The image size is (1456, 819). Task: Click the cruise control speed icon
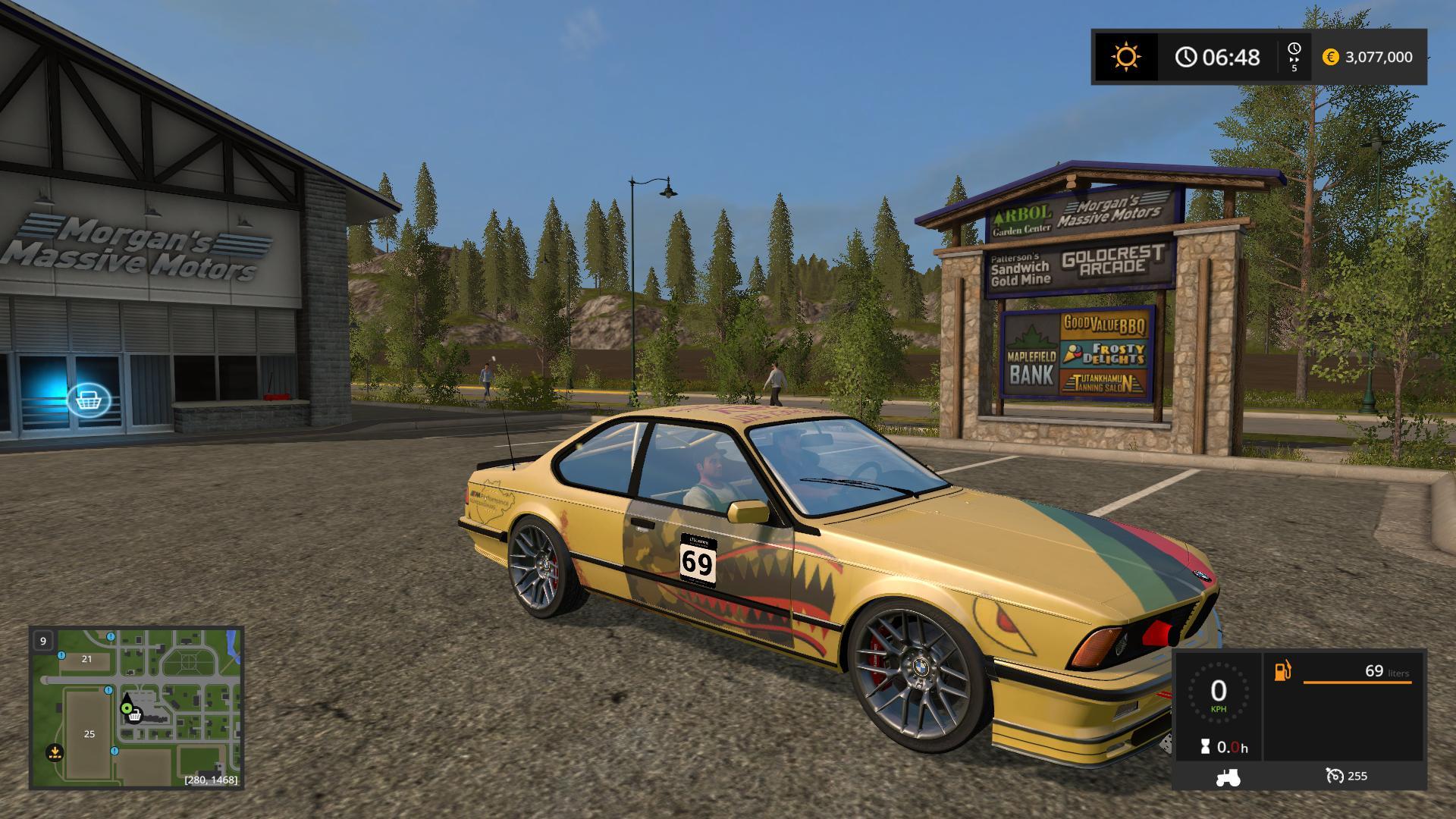[x=1335, y=776]
